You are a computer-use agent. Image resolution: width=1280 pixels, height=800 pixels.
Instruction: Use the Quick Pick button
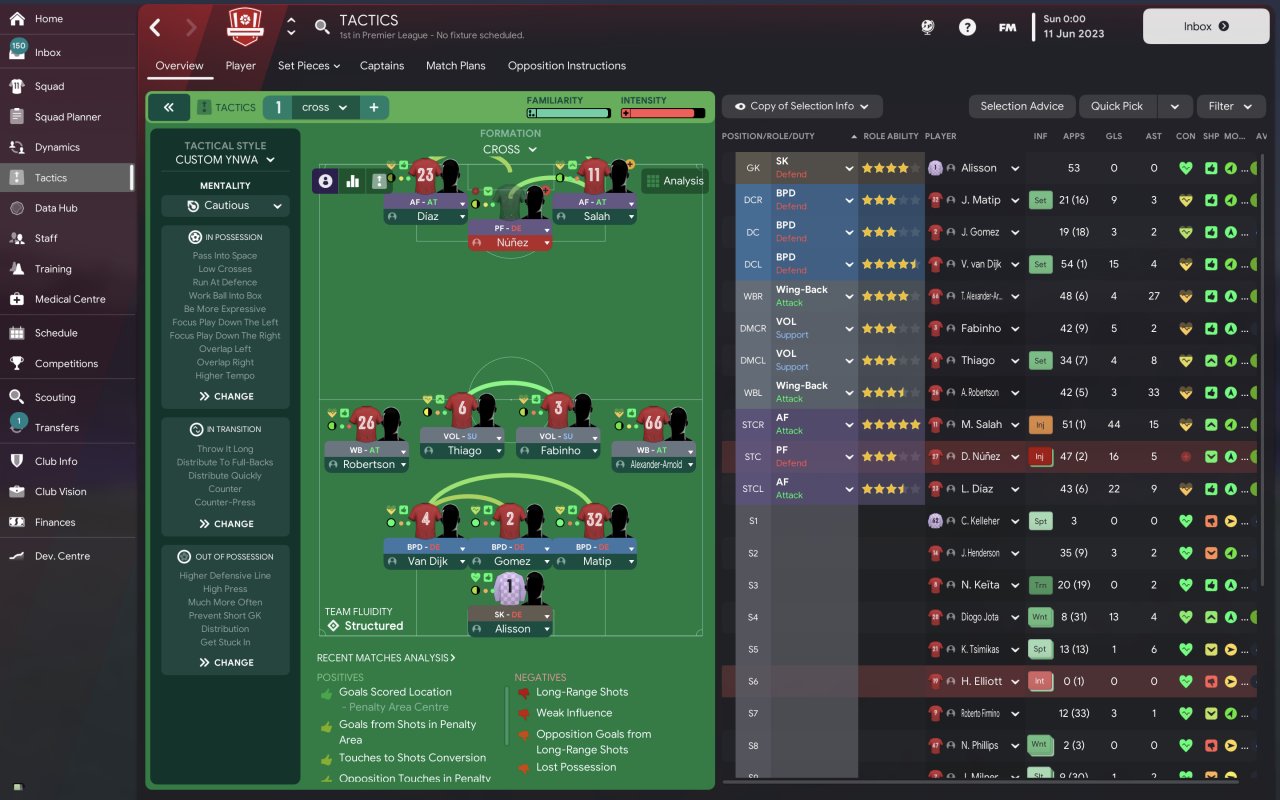tap(1116, 106)
